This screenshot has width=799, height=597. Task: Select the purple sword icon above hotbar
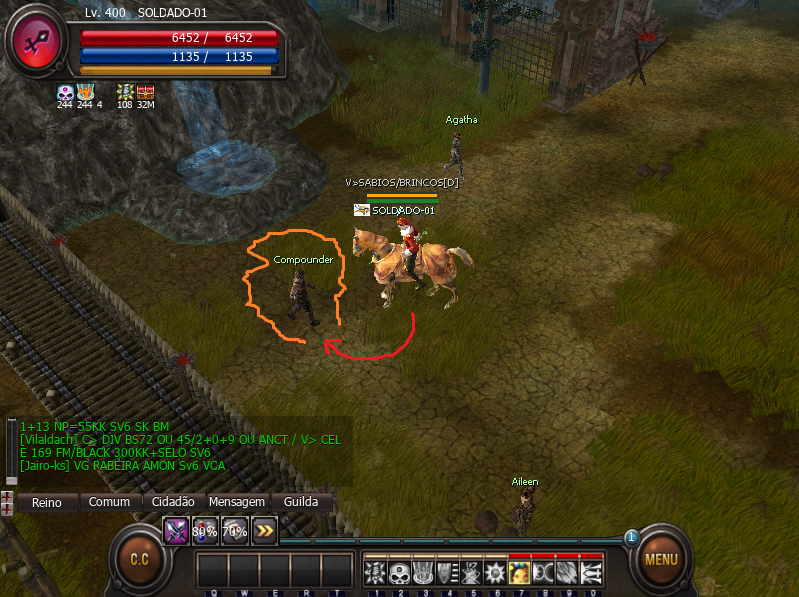pyautogui.click(x=176, y=531)
